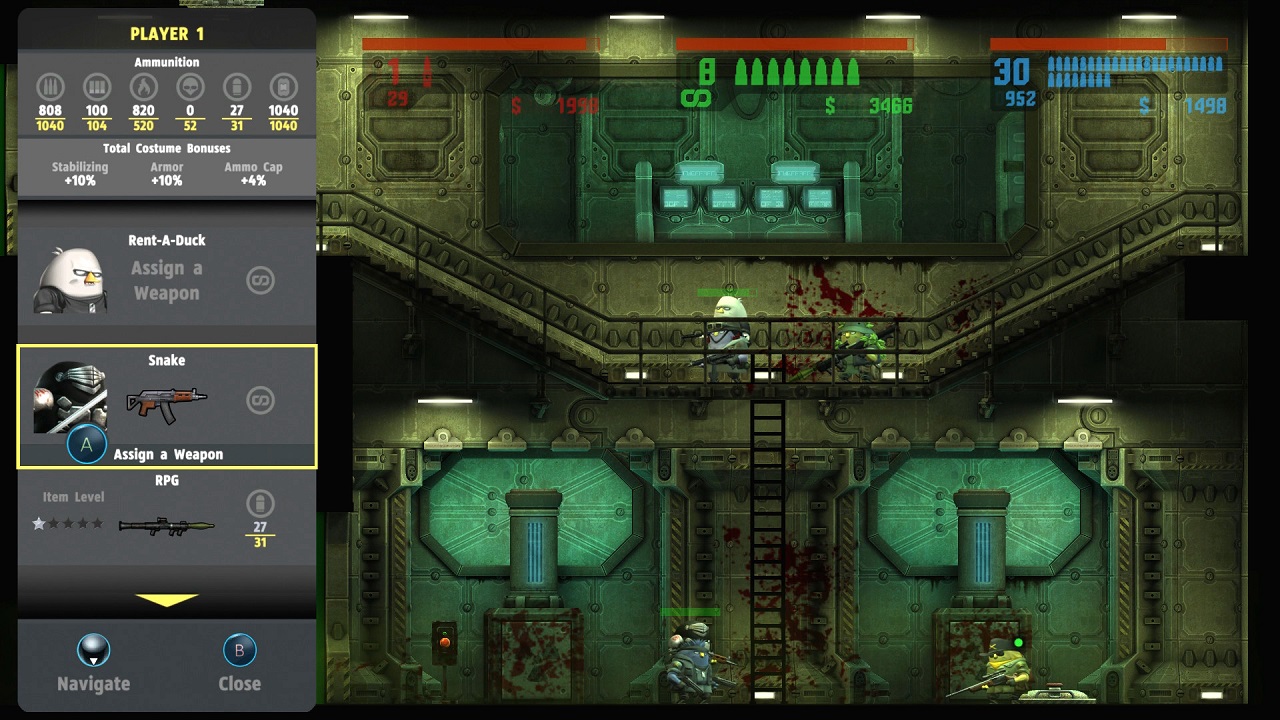Choose the highlighted Snake character row
The image size is (1280, 720).
coord(167,406)
